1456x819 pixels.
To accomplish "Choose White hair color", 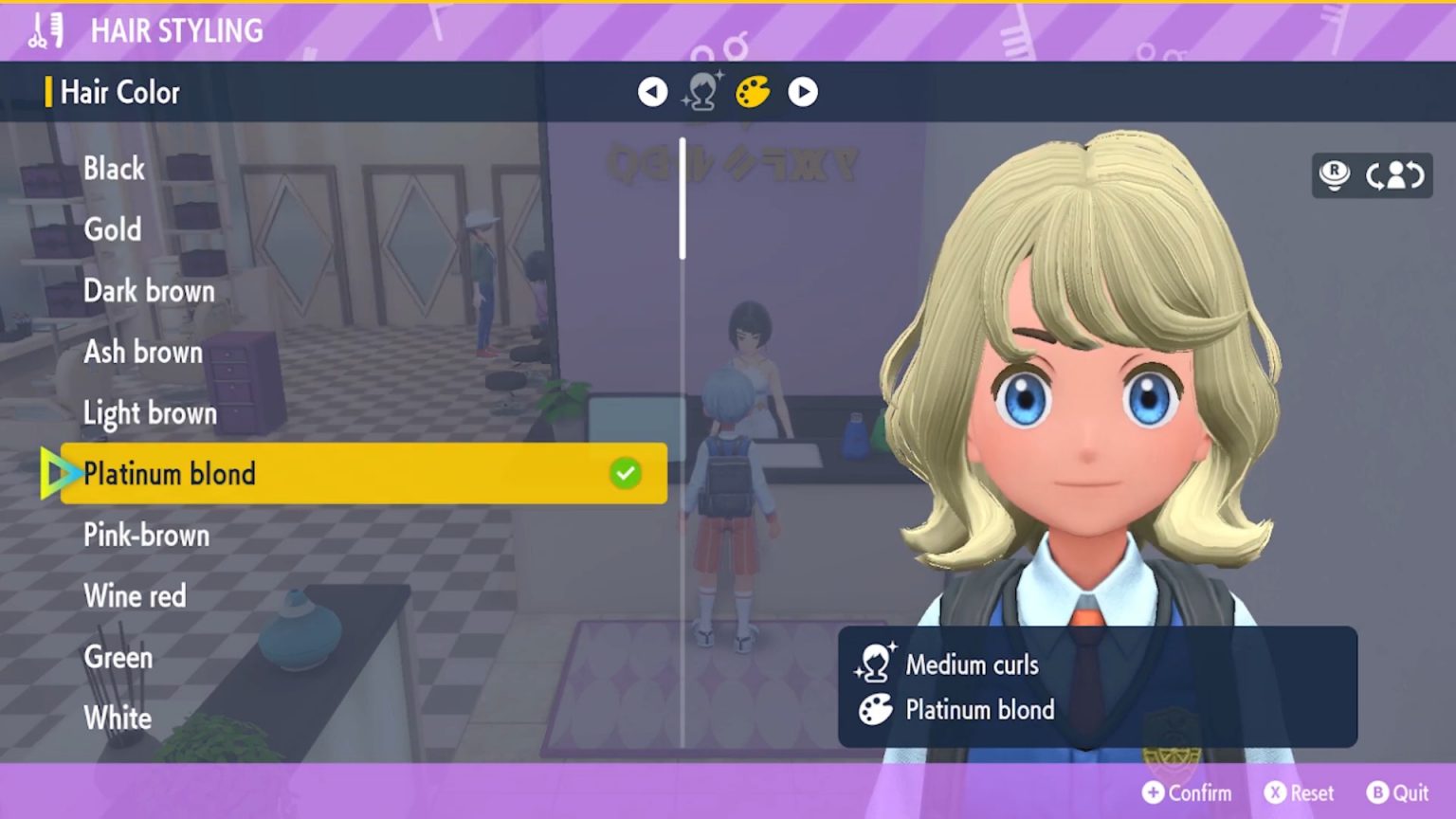I will click(x=118, y=718).
